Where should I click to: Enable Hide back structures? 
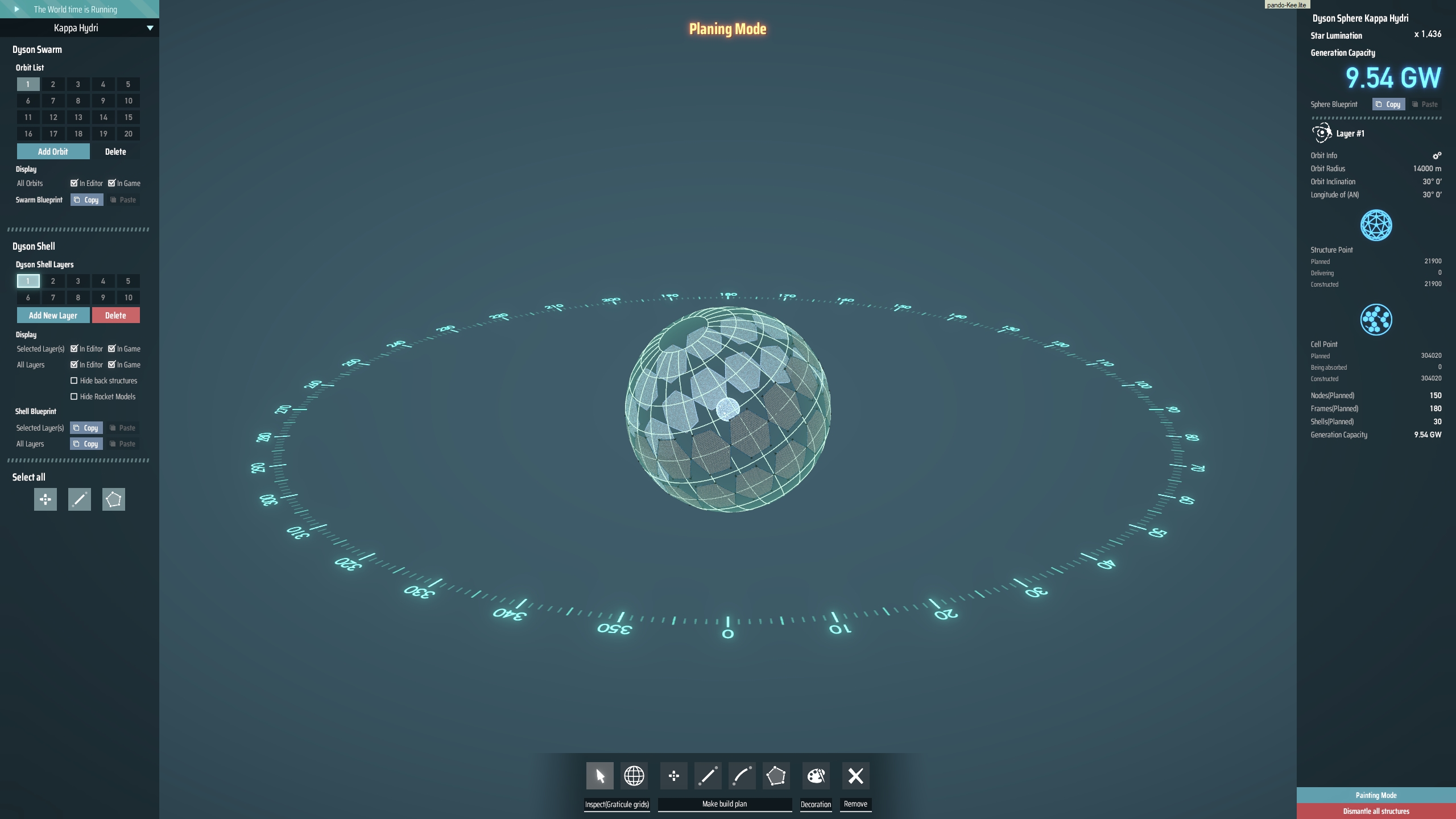(x=75, y=380)
